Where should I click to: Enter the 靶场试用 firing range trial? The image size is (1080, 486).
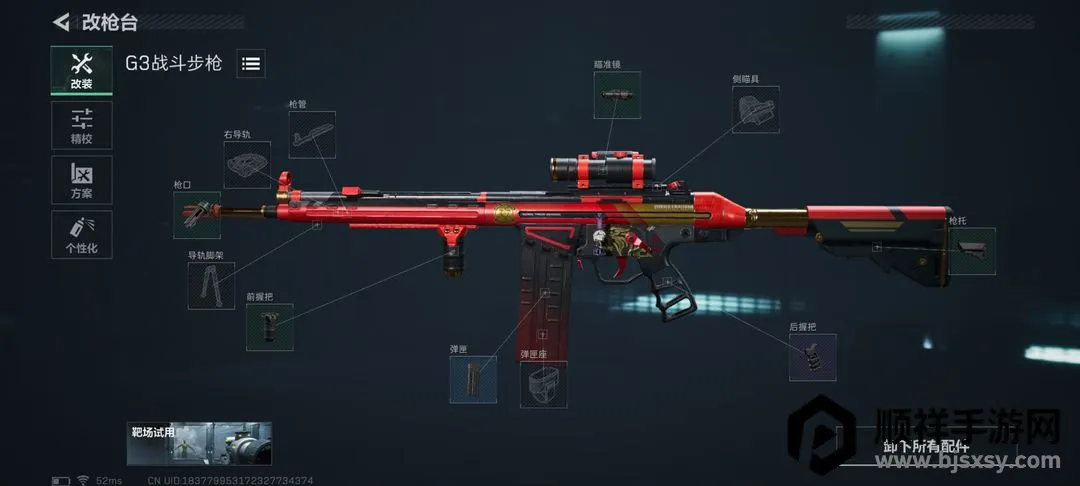tap(199, 443)
